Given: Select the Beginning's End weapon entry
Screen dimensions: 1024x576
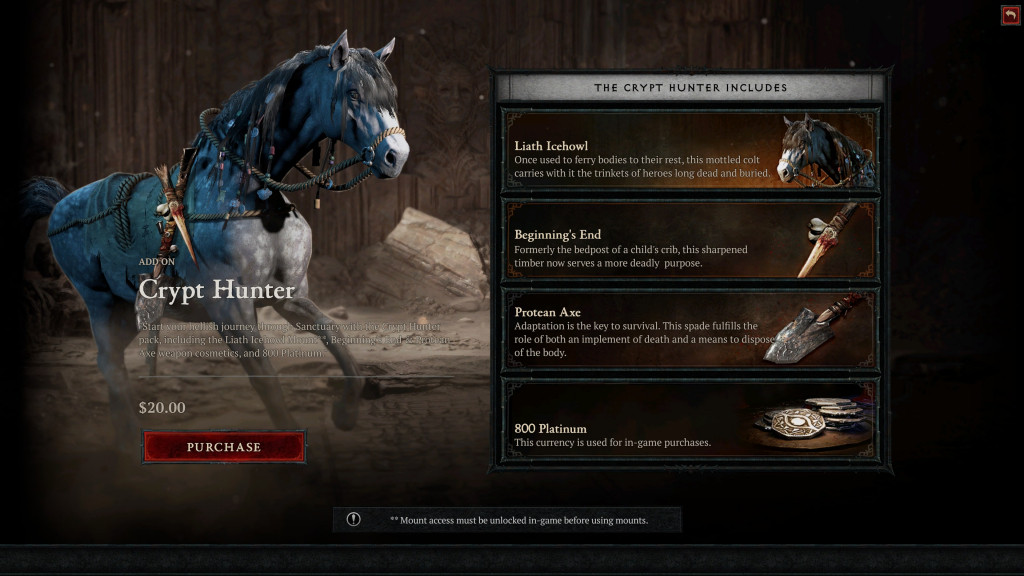Looking at the screenshot, I should click(x=690, y=241).
